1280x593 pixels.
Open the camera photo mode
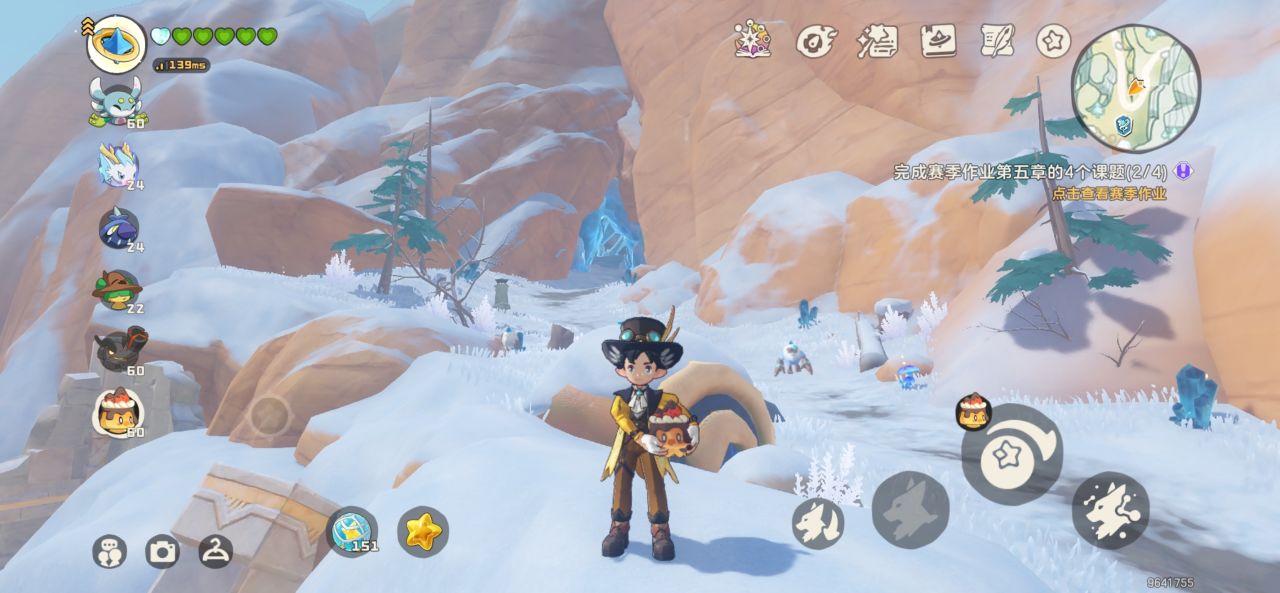click(x=162, y=551)
